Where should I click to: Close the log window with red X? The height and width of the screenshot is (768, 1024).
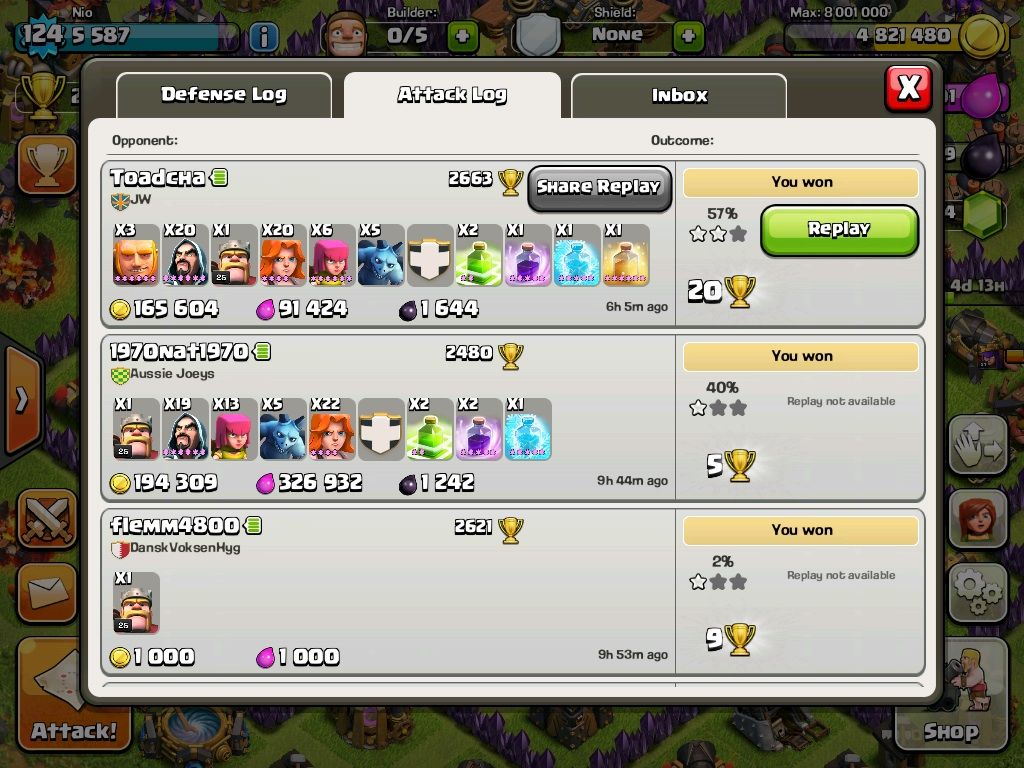[908, 88]
